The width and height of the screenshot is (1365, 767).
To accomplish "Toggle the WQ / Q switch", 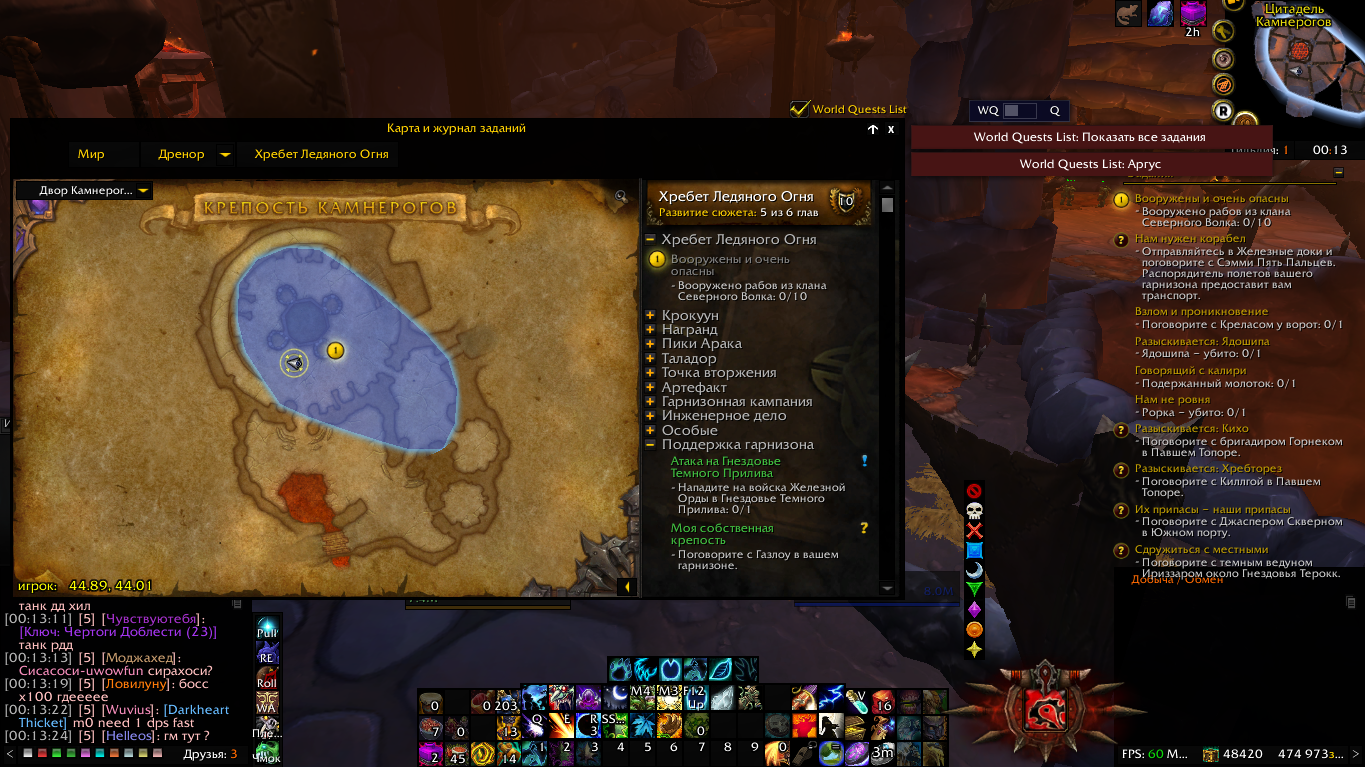I will point(1019,111).
